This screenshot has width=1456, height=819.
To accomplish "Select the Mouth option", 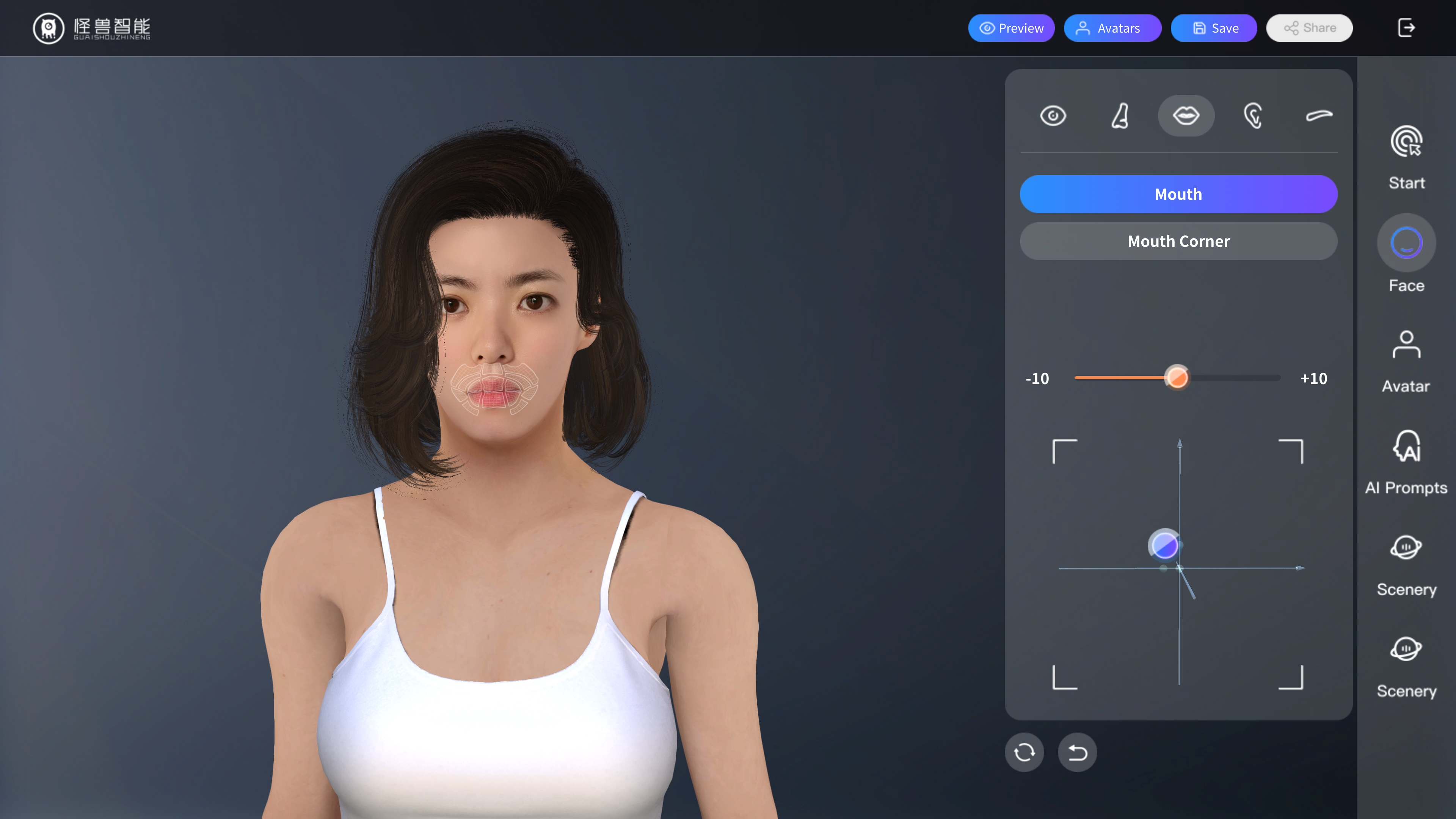I will pyautogui.click(x=1178, y=194).
